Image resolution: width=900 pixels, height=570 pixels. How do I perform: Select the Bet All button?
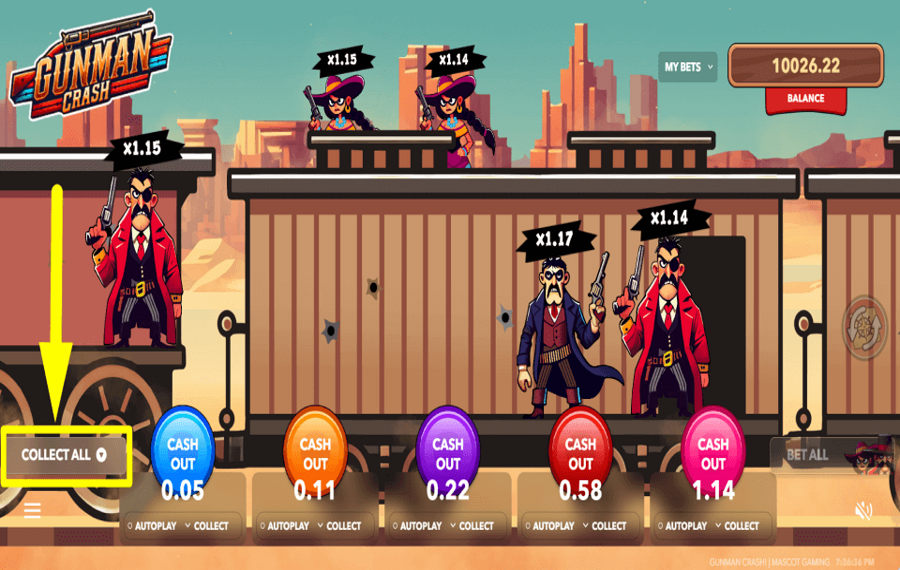click(807, 455)
